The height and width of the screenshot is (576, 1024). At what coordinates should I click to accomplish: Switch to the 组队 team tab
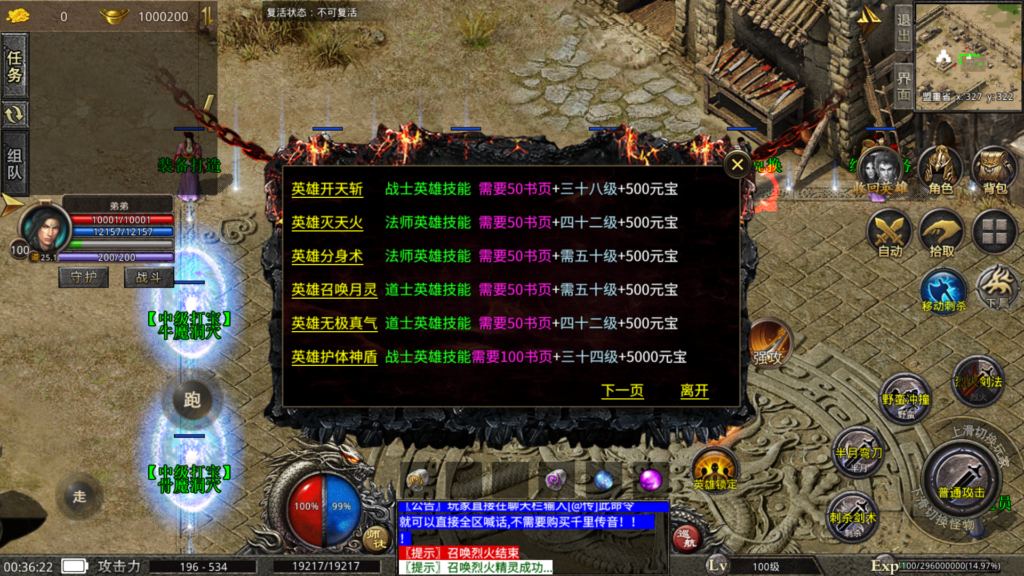pyautogui.click(x=15, y=164)
